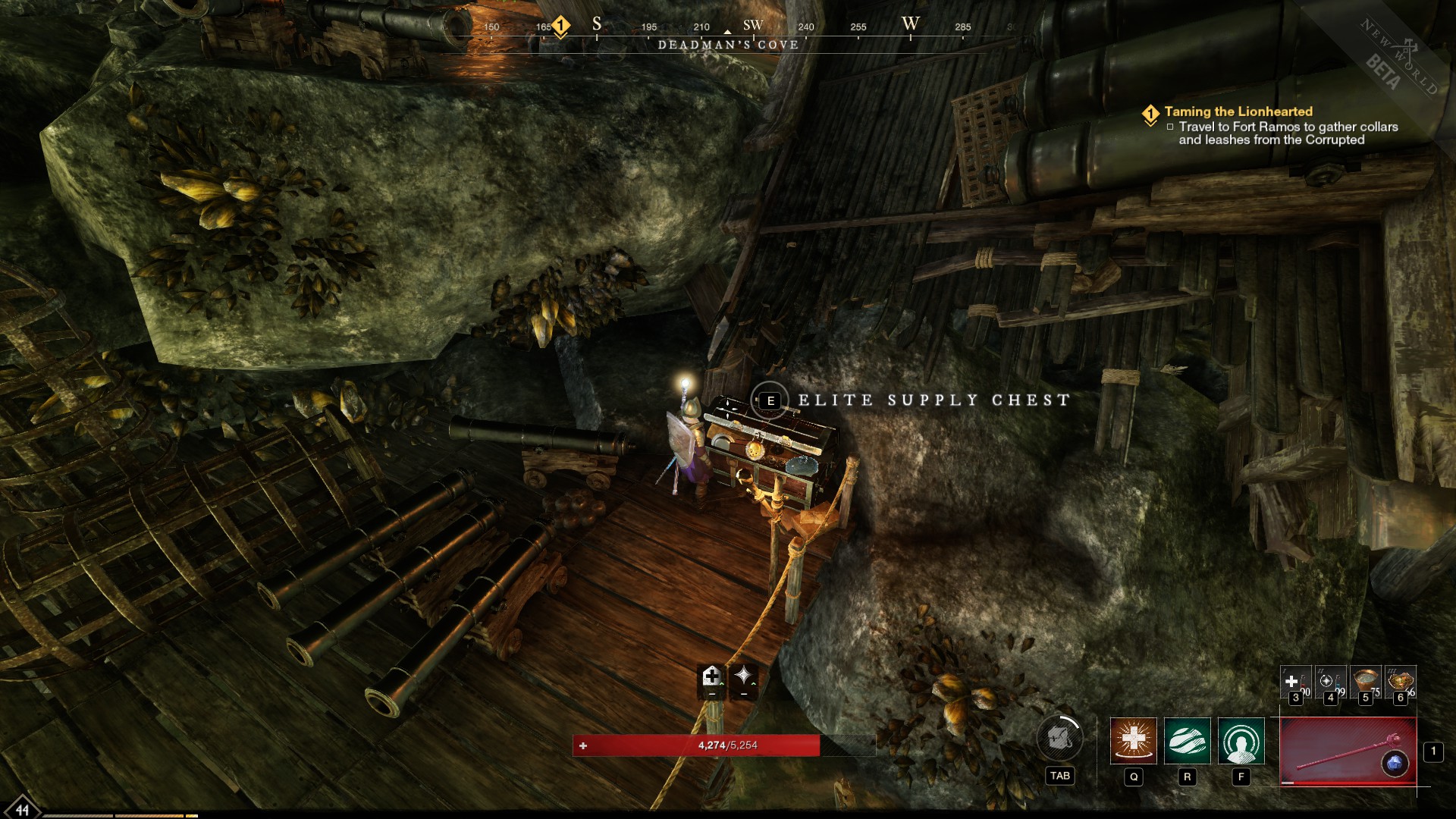Click the Deadman's Cove location label
The width and height of the screenshot is (1456, 819).
point(728,45)
